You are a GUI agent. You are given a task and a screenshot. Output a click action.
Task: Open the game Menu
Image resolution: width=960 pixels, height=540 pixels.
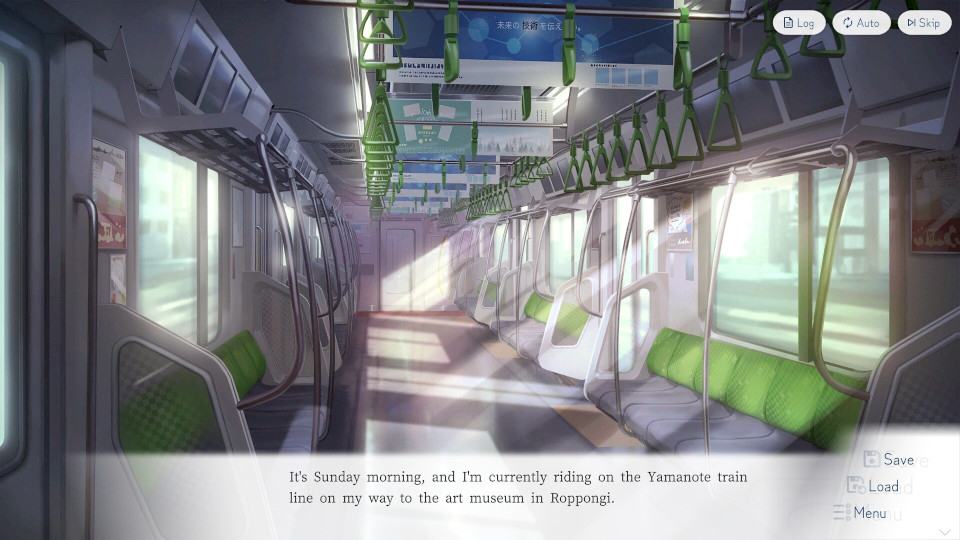[860, 513]
